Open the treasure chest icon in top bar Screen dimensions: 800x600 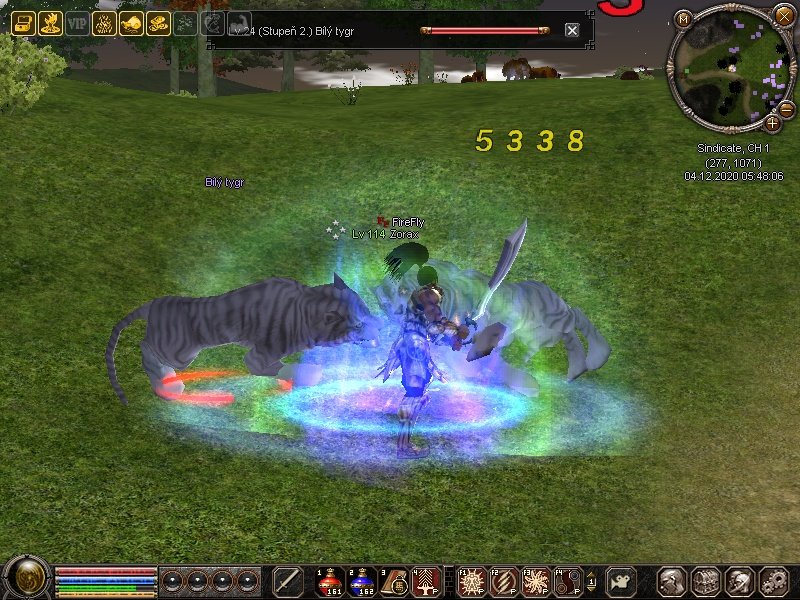[x=23, y=24]
